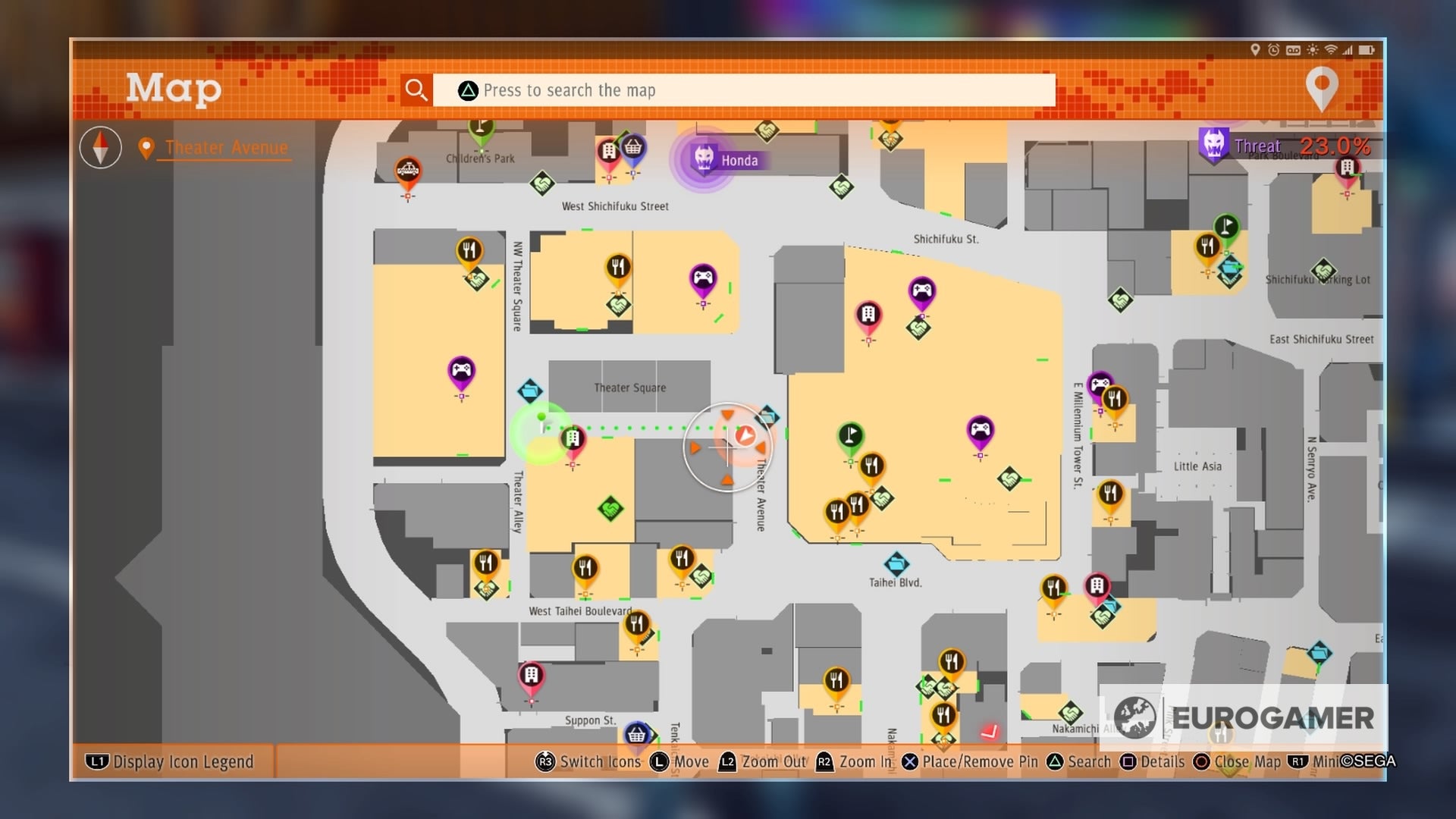Open the map pin icon in top right corner

(1323, 87)
